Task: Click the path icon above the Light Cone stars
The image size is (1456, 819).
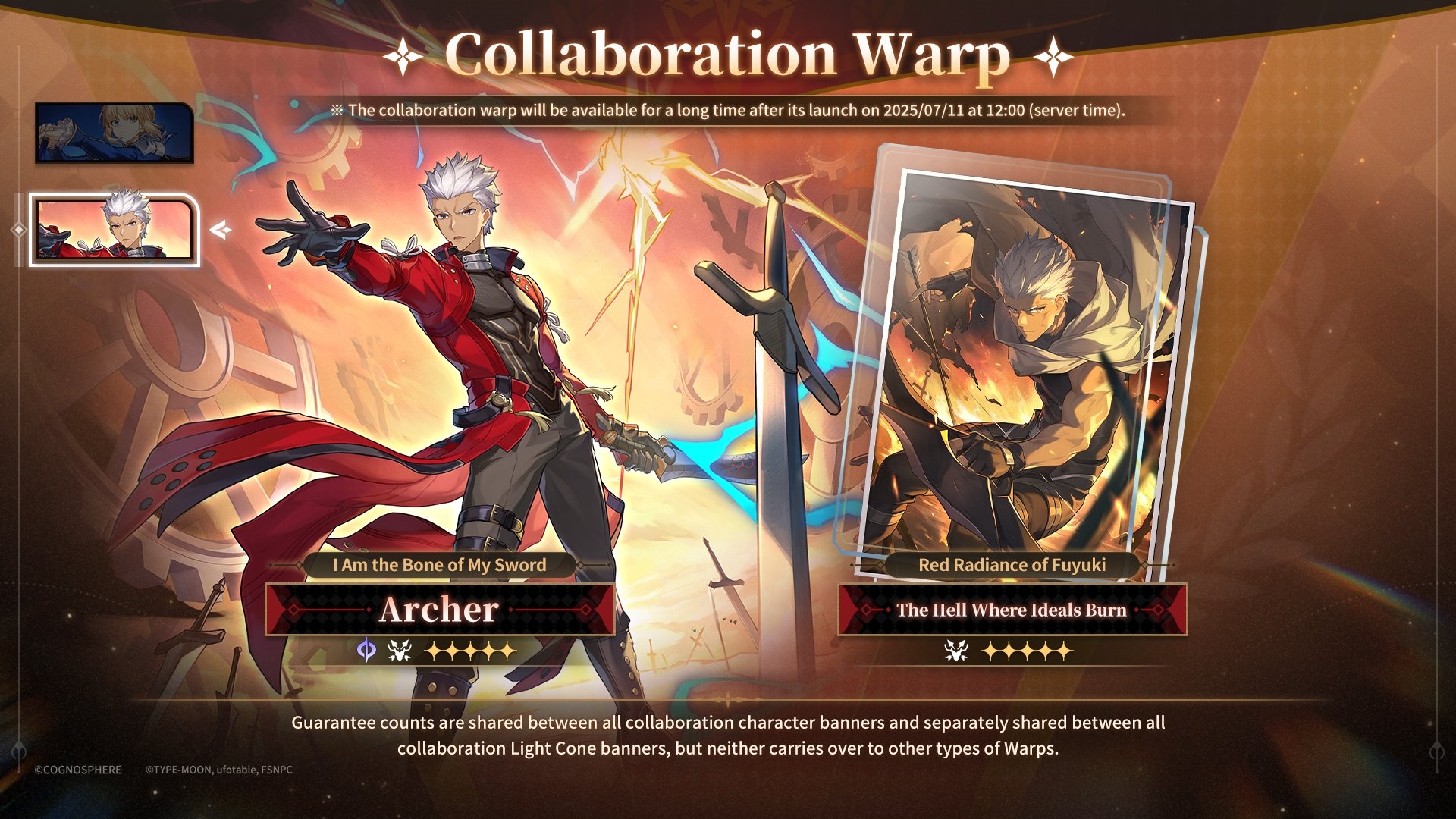Action: [x=955, y=650]
